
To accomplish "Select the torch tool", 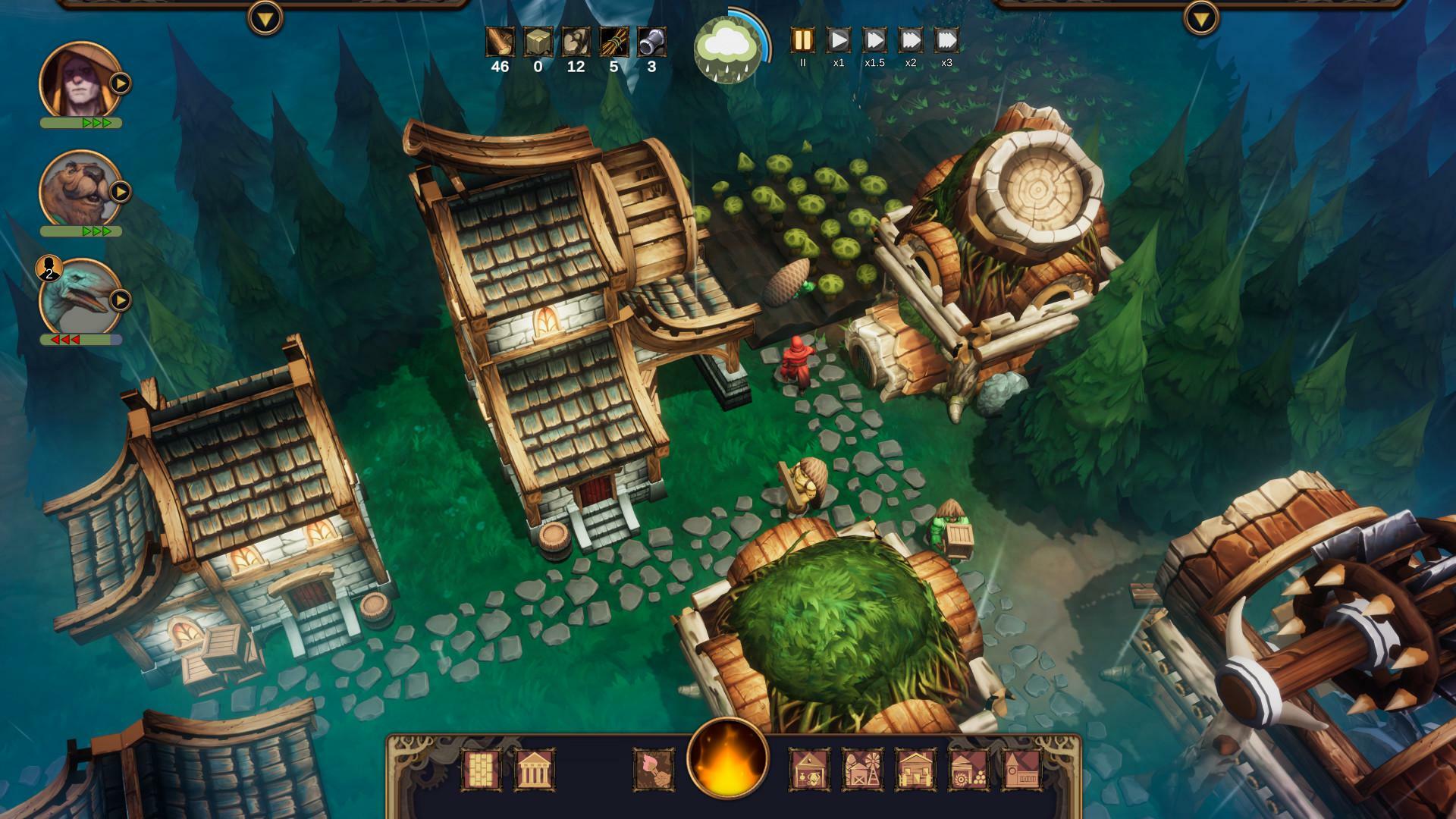I will click(x=655, y=770).
